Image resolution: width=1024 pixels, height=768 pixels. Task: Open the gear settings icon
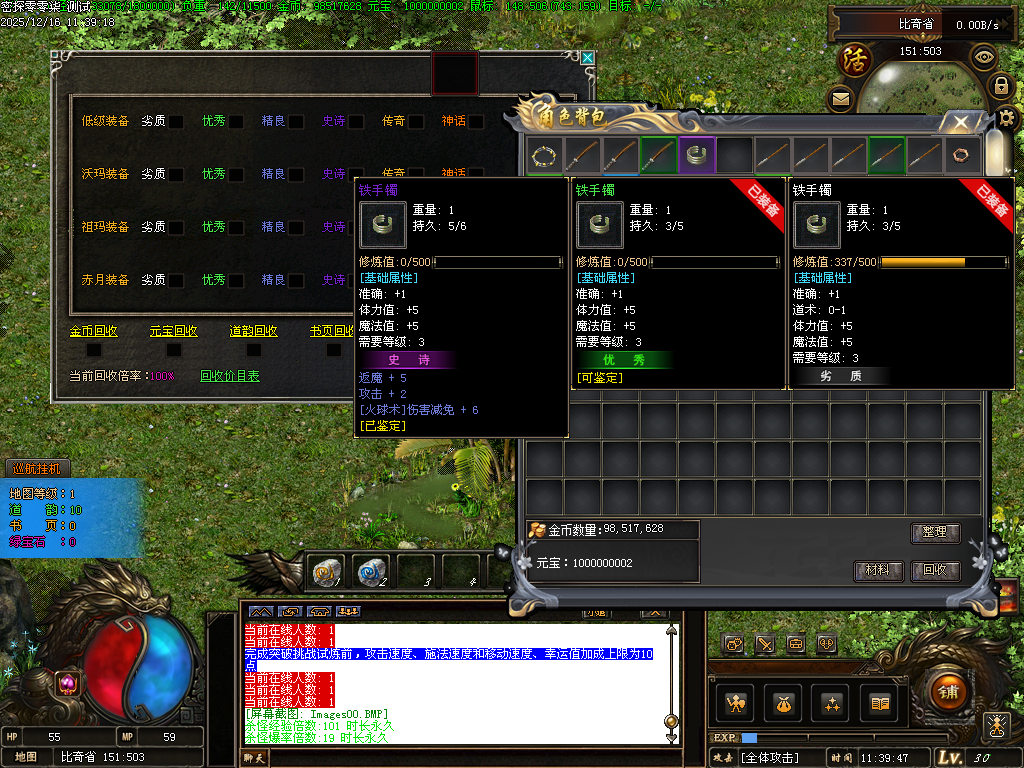pos(1009,117)
